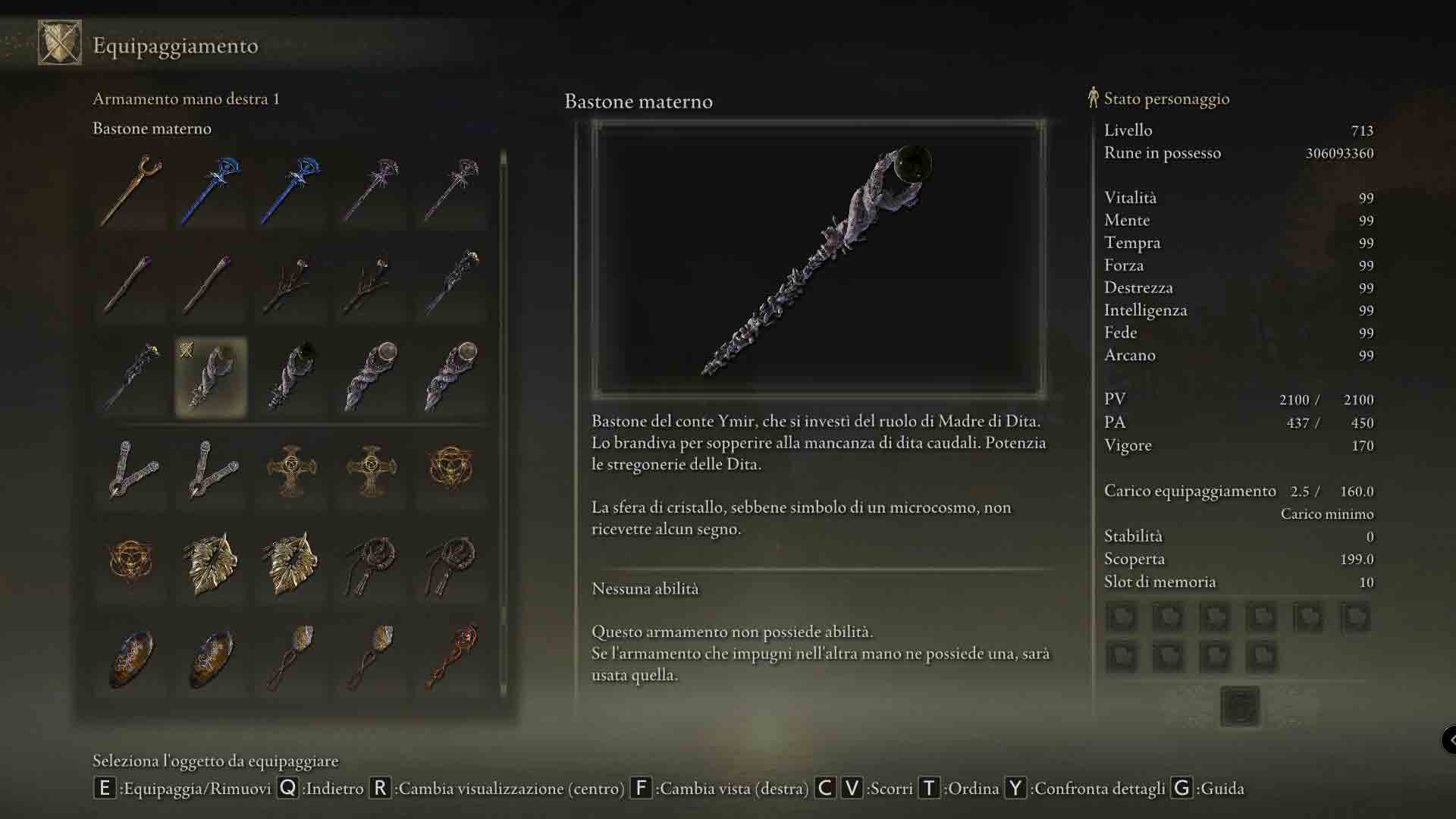Select the golden crescent-hooked staff

click(131, 190)
